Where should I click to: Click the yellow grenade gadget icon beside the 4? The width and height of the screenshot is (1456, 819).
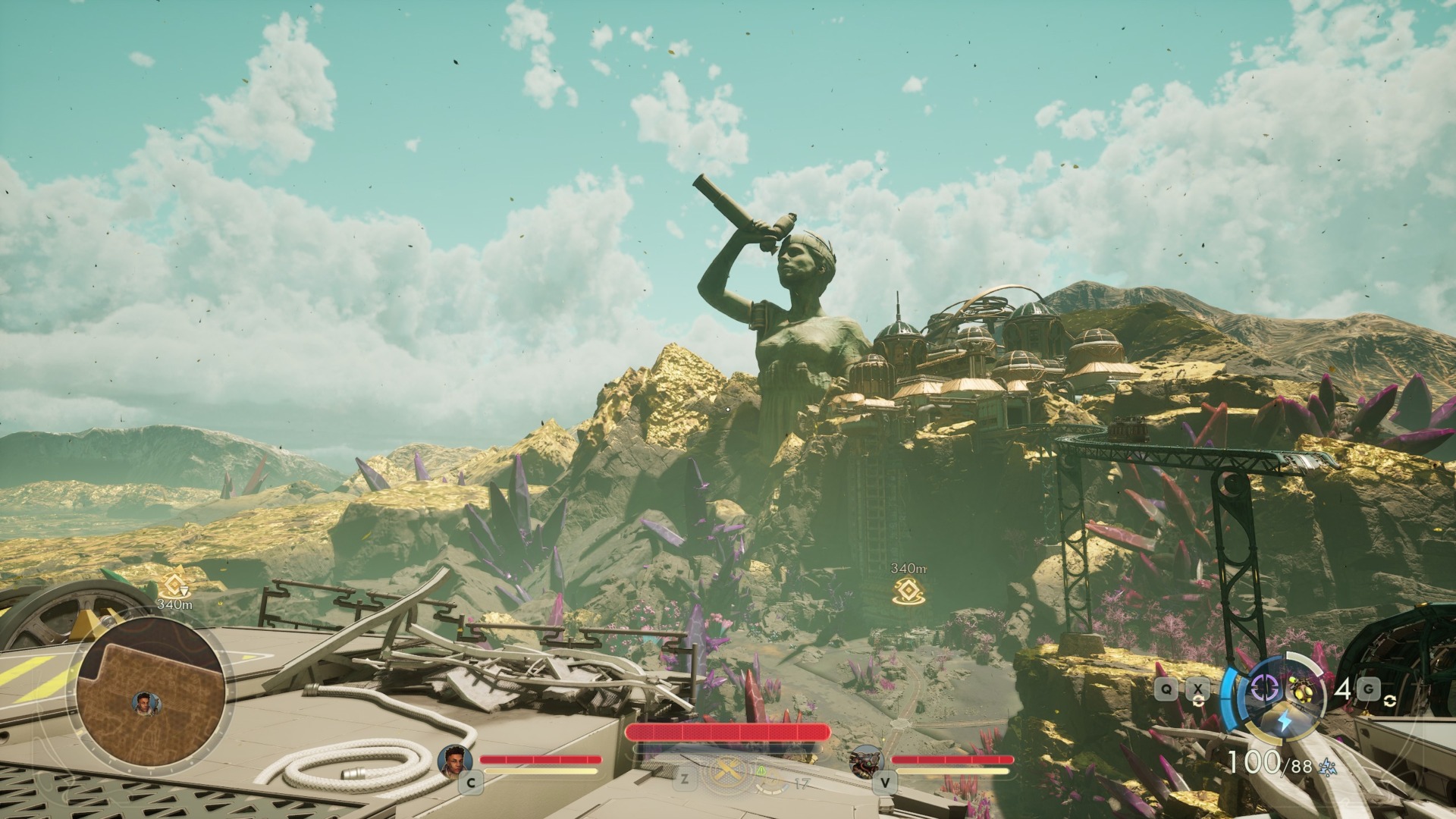[x=1302, y=691]
